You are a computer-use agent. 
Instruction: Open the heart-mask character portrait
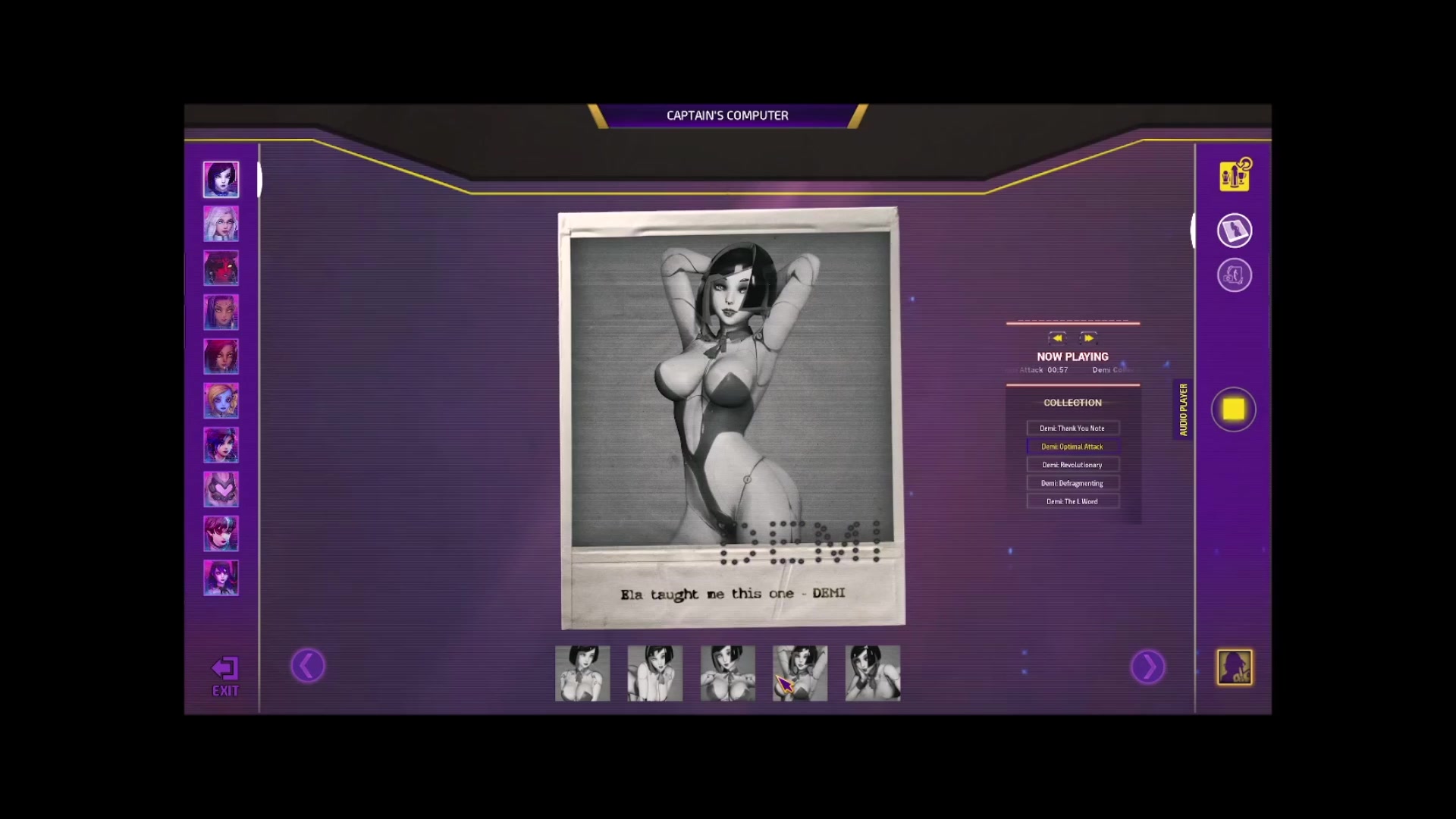(221, 489)
